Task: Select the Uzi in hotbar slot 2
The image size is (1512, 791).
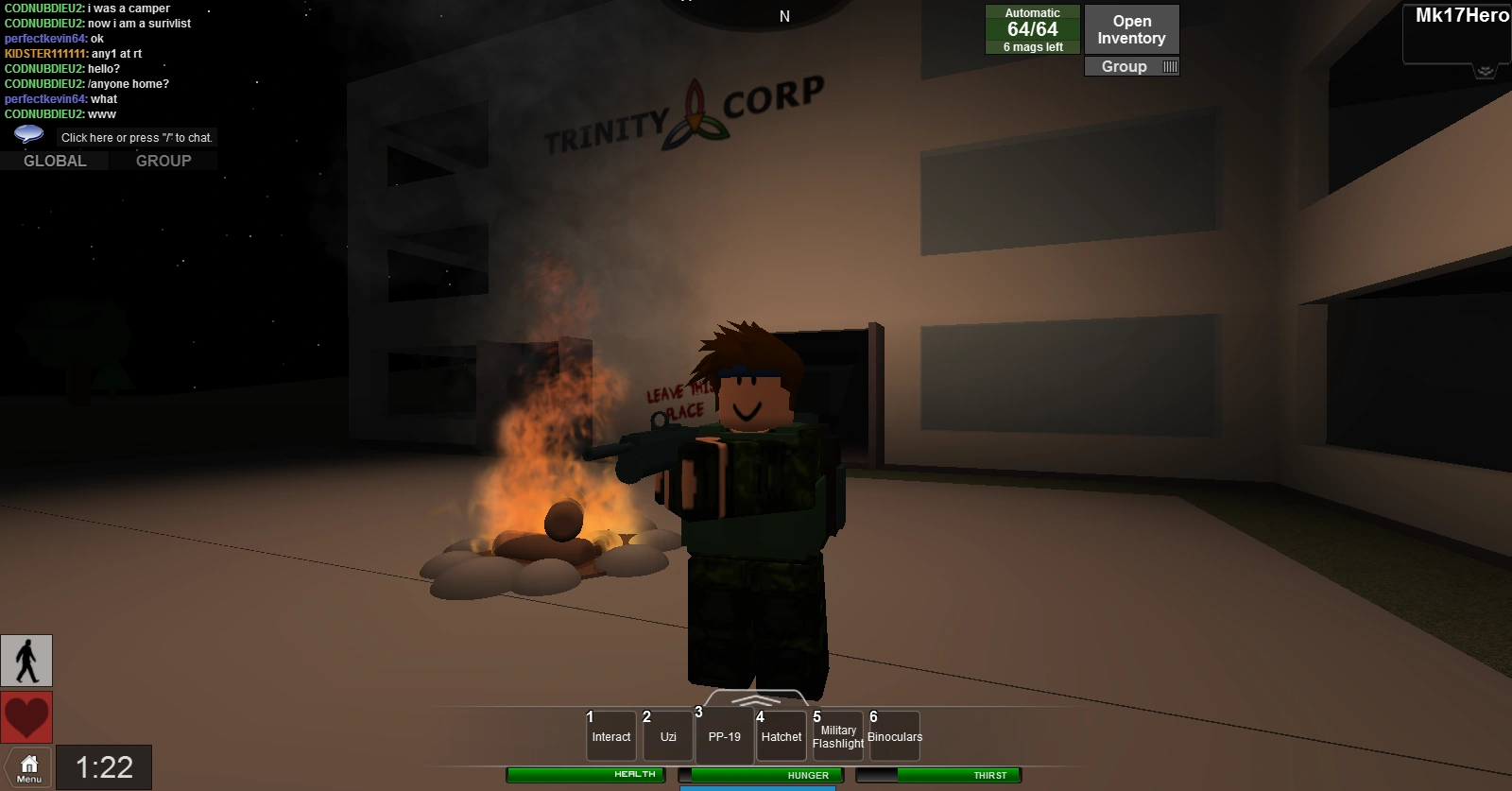Action: (x=667, y=736)
